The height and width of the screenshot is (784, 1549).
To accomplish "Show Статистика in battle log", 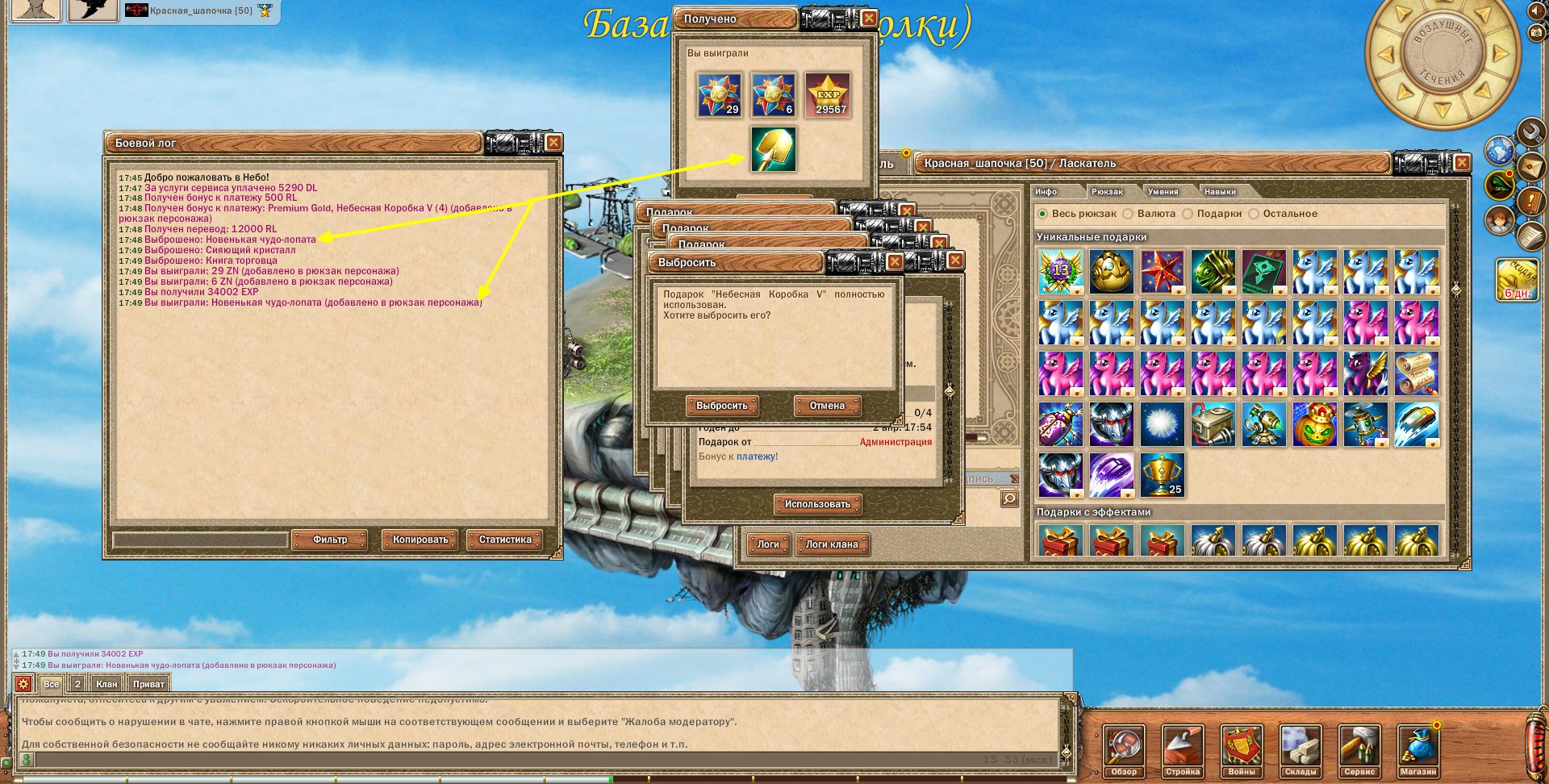I will tap(505, 540).
